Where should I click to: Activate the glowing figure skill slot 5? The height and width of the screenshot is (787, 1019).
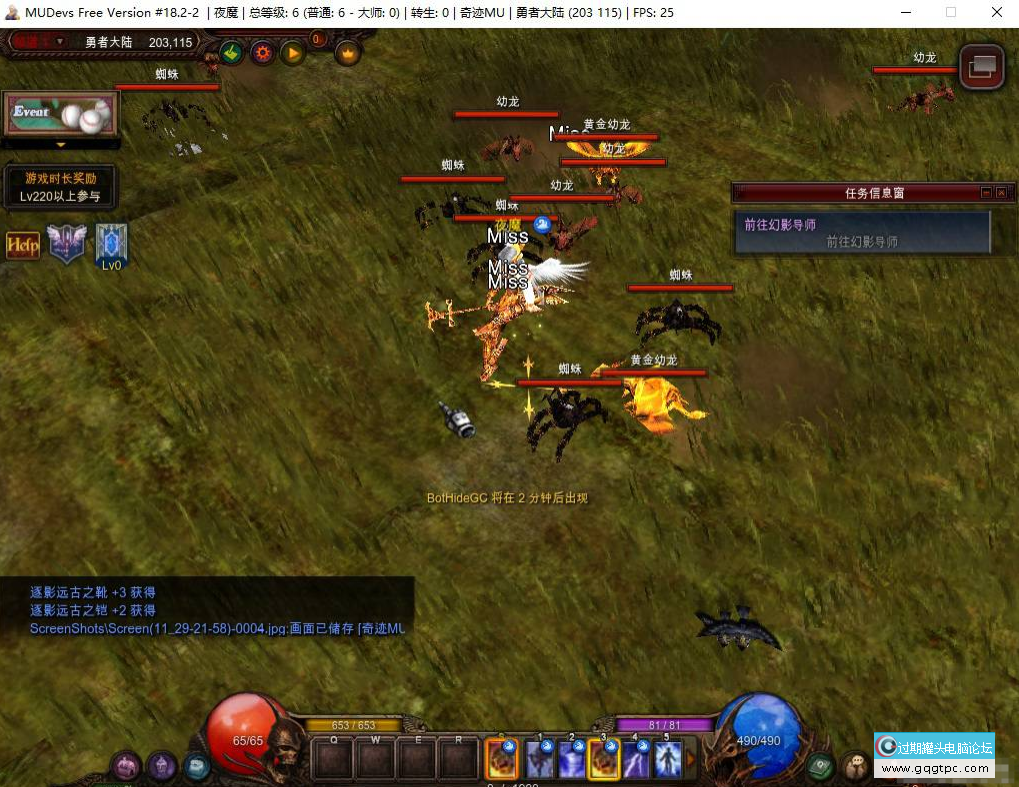tap(668, 760)
